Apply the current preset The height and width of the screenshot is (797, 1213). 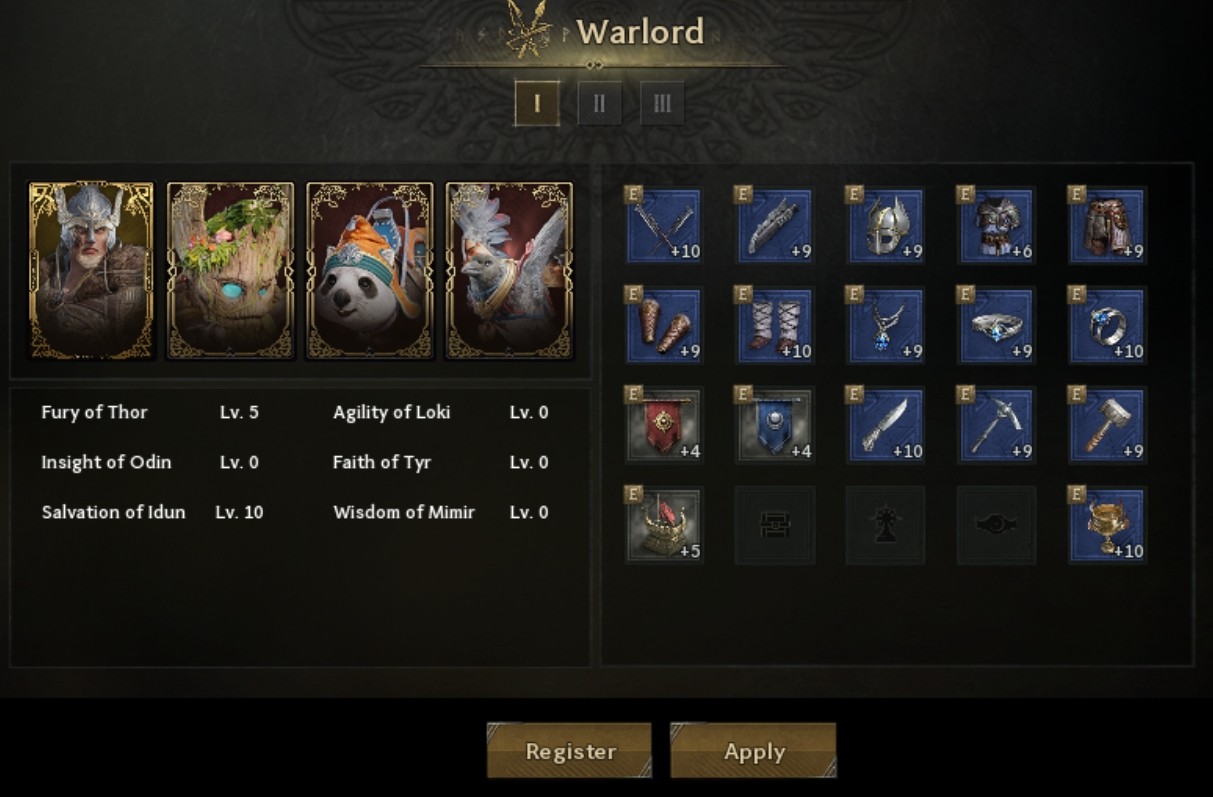point(753,751)
